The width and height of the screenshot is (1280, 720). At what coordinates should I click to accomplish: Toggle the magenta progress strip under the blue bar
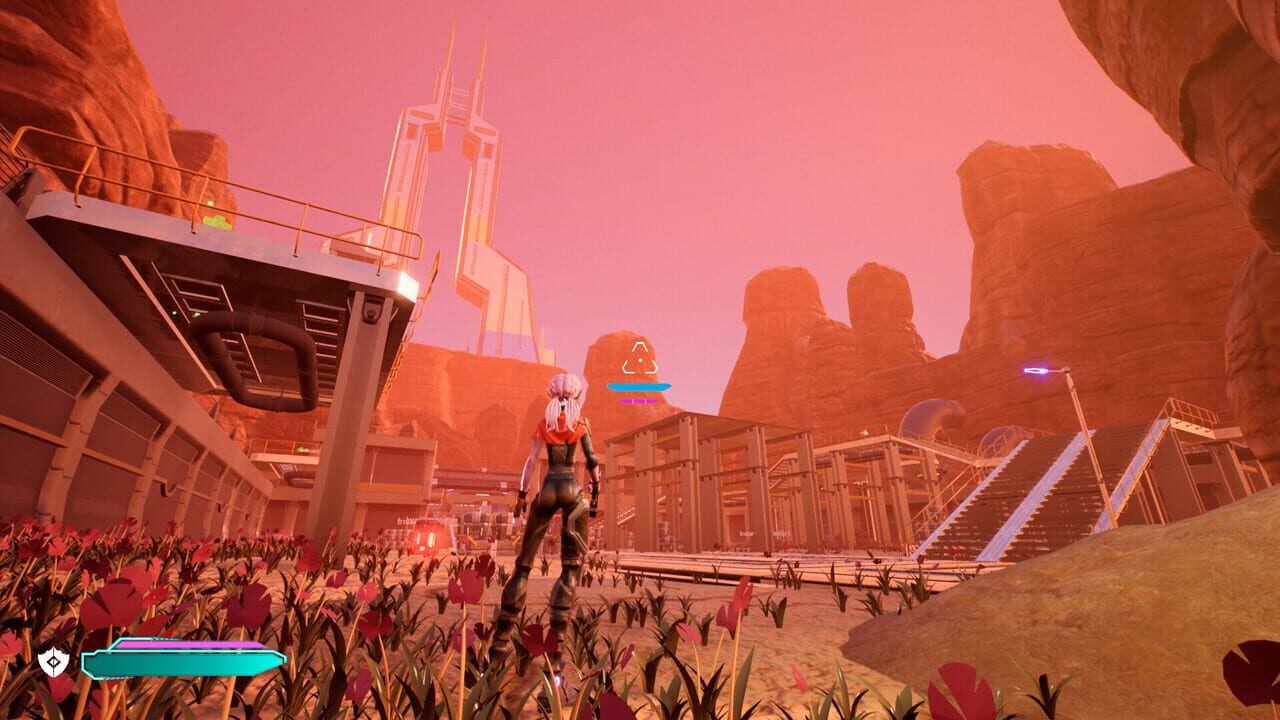click(x=638, y=401)
